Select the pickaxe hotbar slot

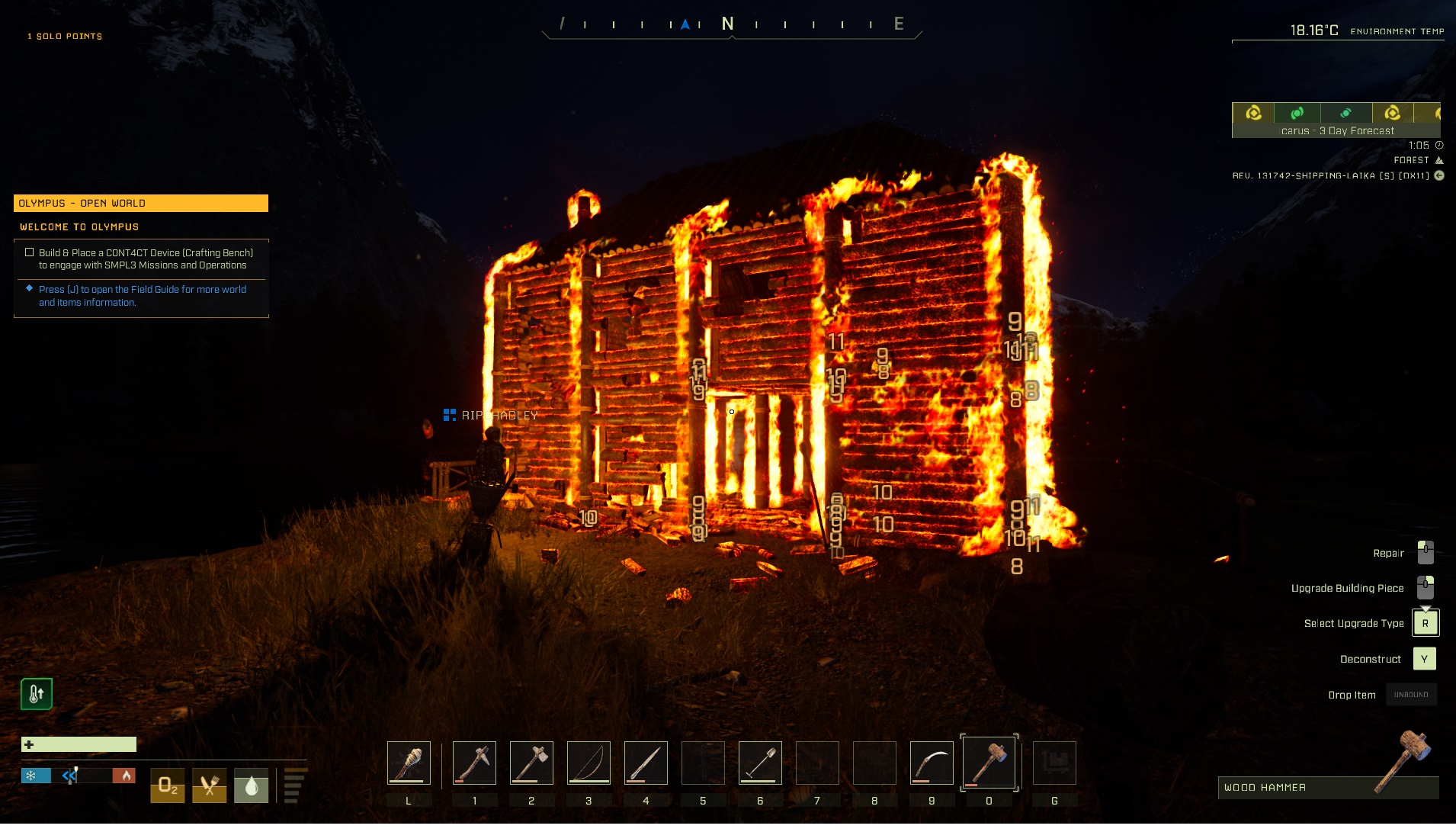click(x=474, y=763)
